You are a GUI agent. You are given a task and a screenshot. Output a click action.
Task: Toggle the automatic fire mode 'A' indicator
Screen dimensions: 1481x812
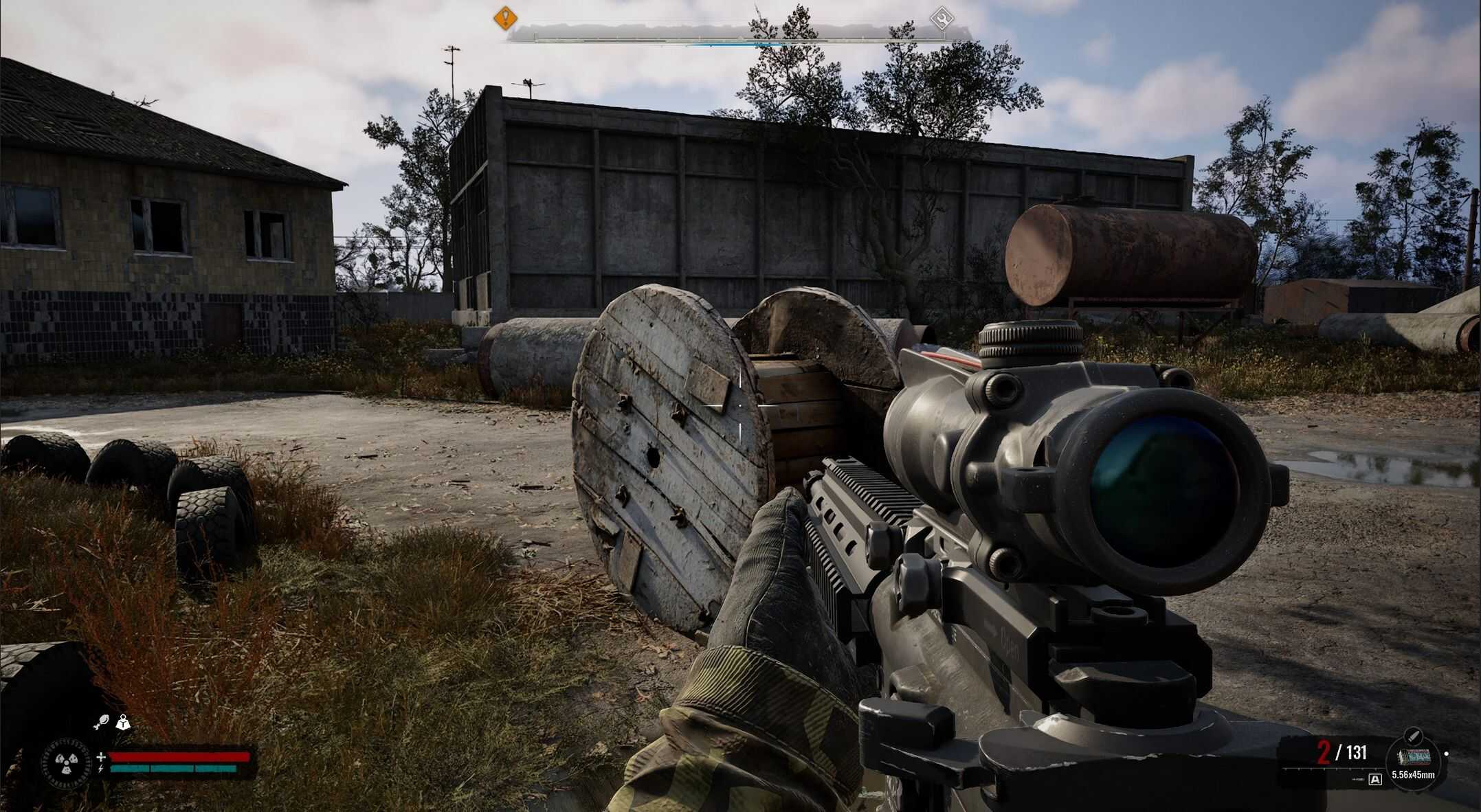click(x=1375, y=780)
